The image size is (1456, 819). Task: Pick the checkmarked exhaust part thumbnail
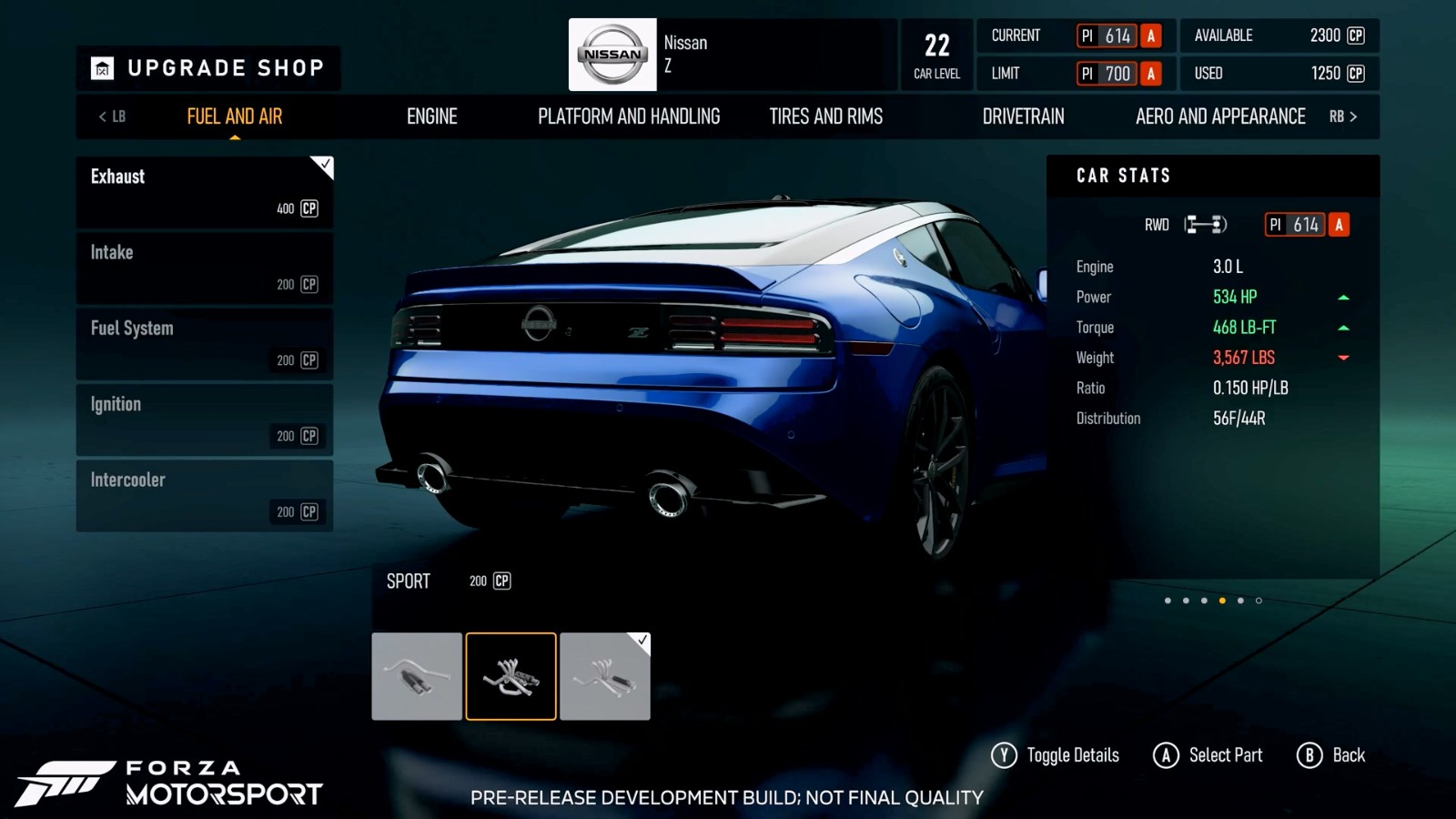605,676
